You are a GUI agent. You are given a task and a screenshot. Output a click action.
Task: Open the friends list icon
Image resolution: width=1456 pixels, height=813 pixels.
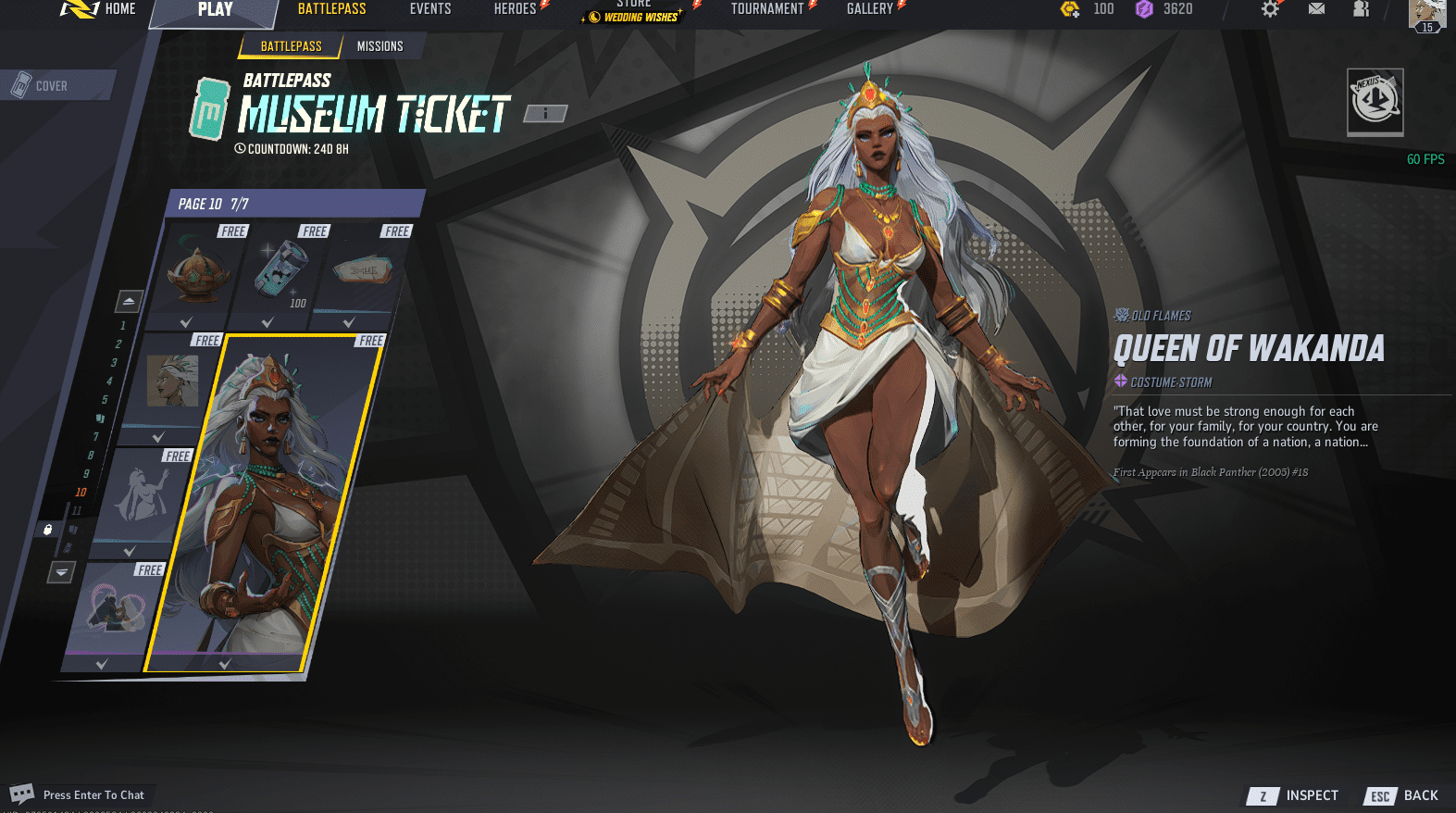(x=1361, y=9)
